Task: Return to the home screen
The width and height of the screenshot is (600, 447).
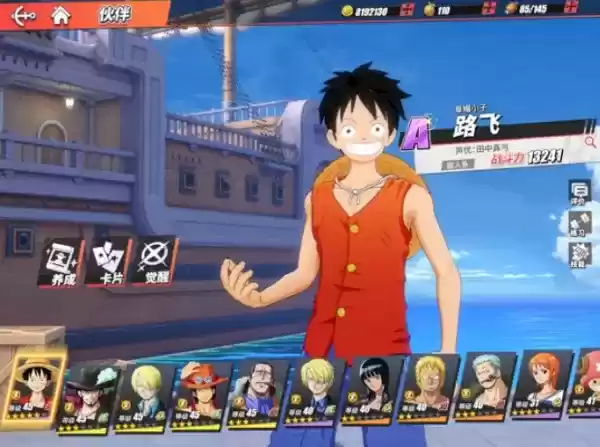Action: pos(60,15)
